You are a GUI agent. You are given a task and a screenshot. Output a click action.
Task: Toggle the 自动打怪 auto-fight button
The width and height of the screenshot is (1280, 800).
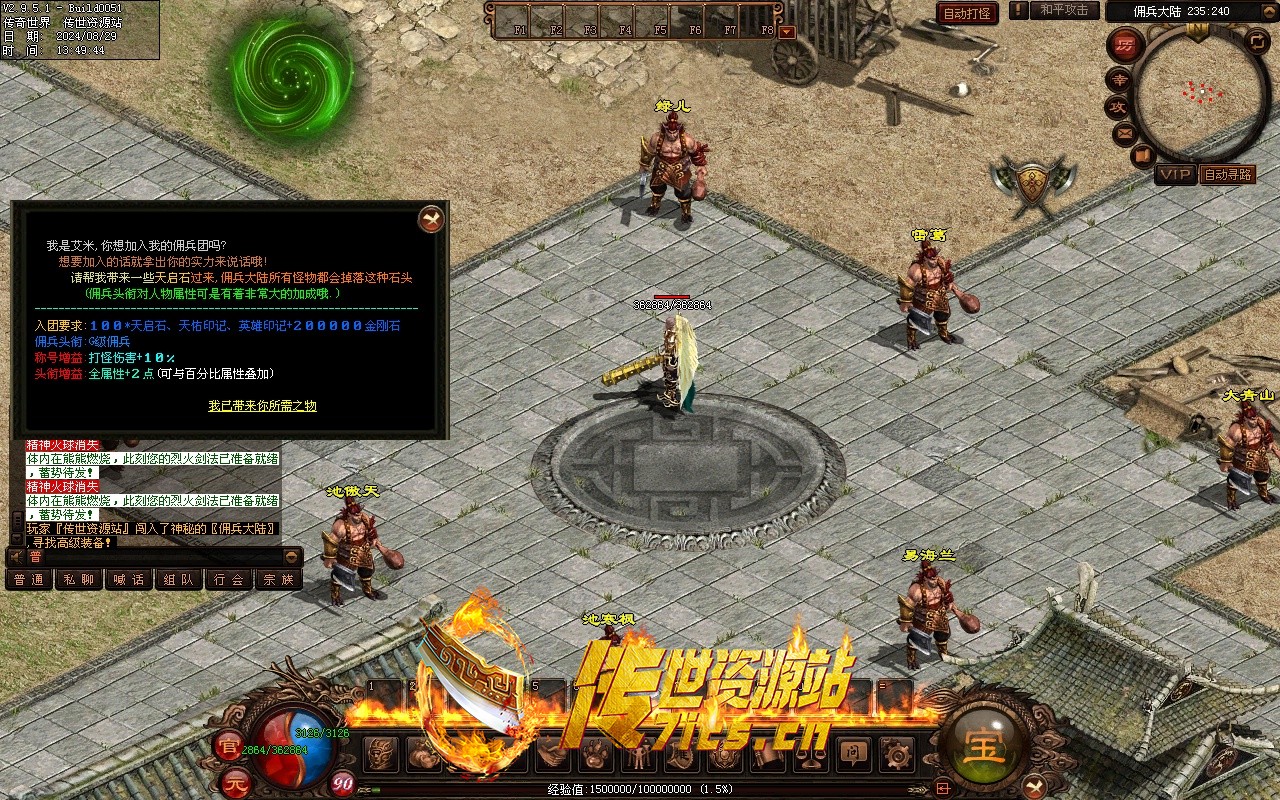pyautogui.click(x=967, y=13)
